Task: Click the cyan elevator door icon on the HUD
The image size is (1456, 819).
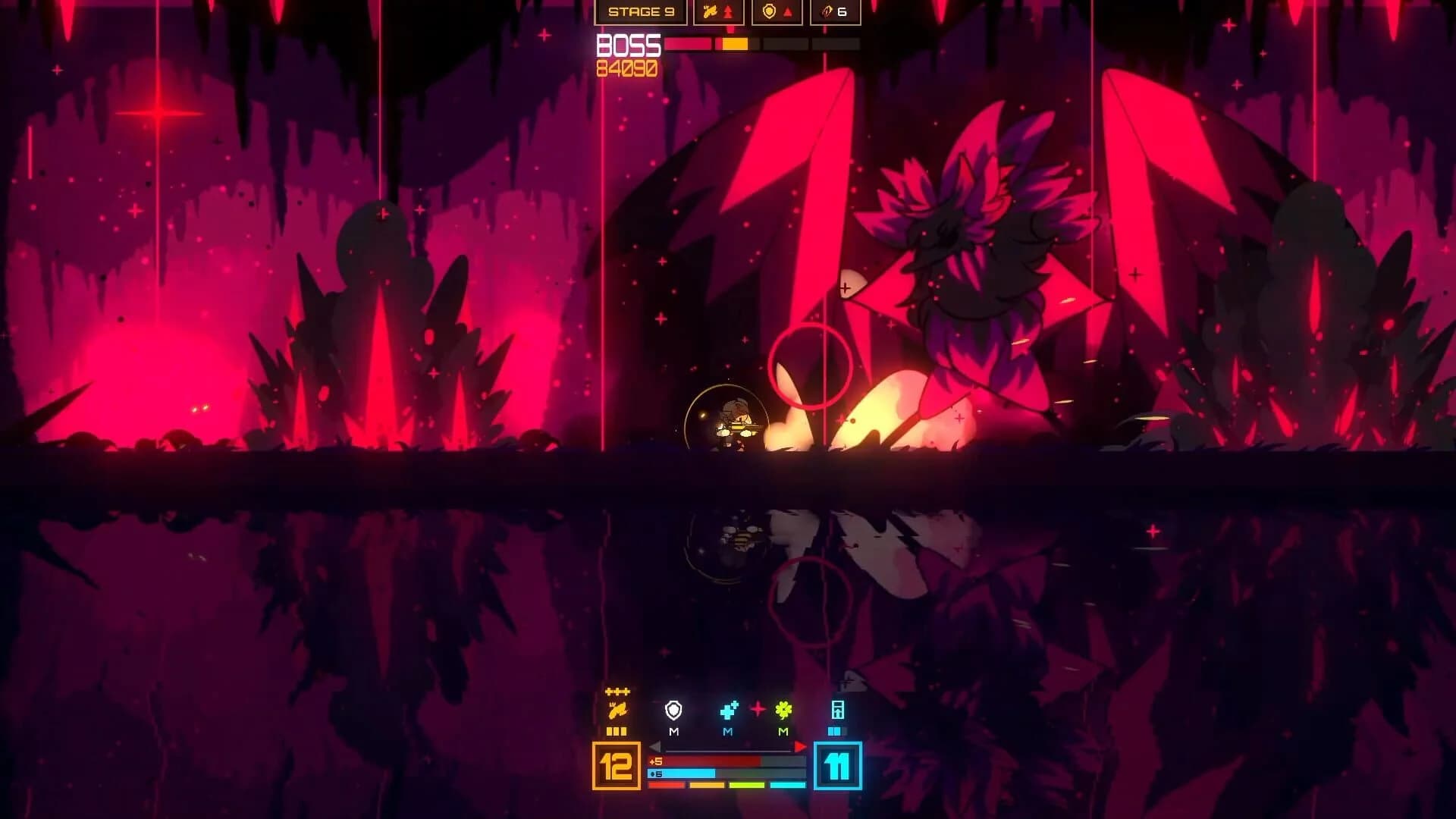Action: point(838,711)
